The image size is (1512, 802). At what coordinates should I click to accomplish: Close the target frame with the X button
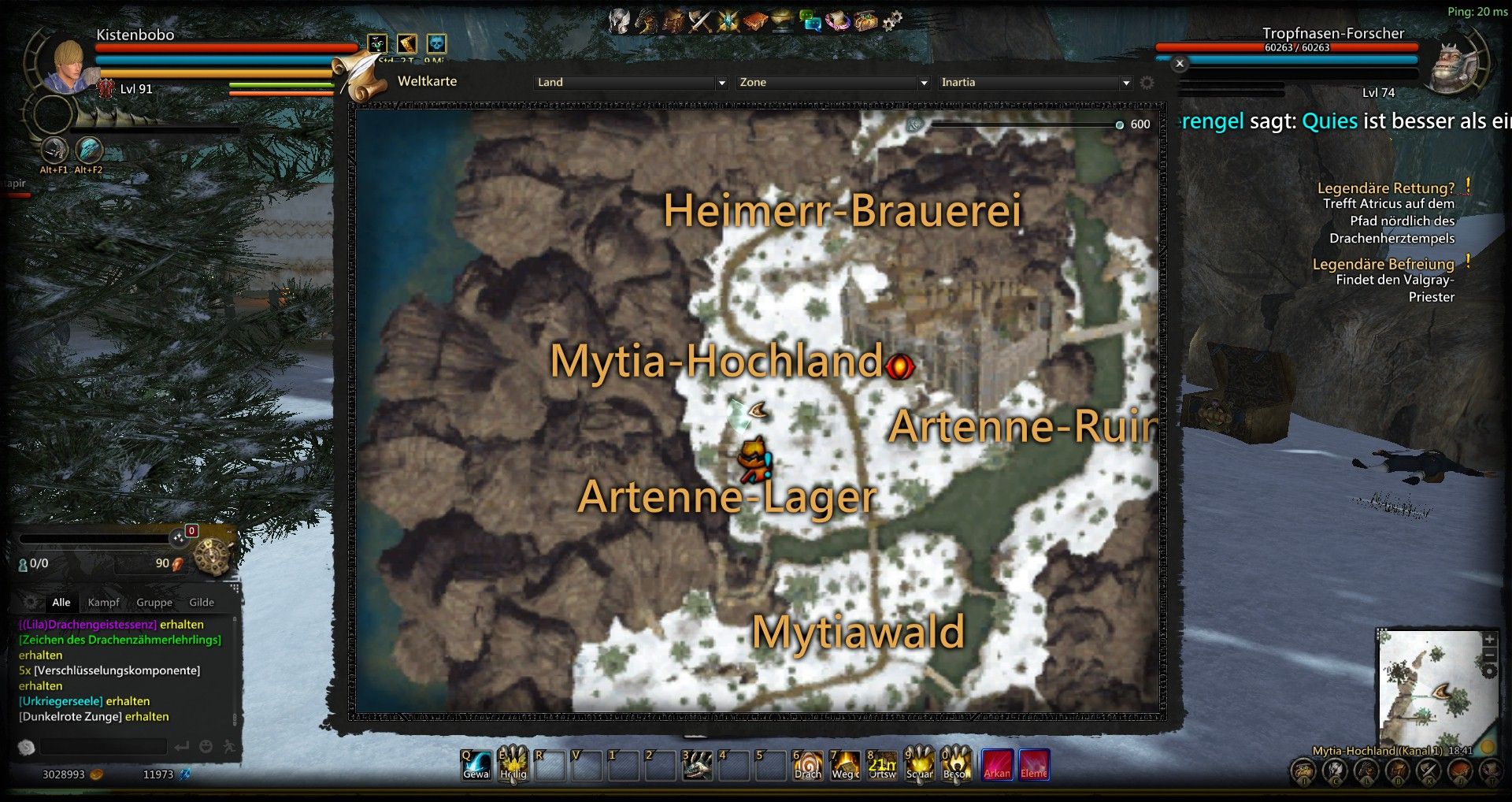[1180, 64]
